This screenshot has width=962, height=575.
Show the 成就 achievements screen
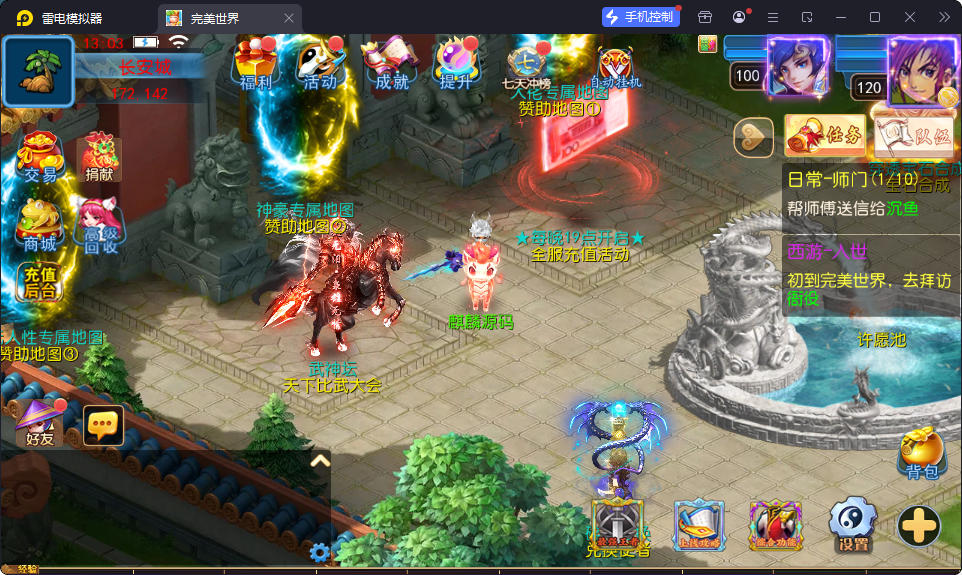click(391, 64)
